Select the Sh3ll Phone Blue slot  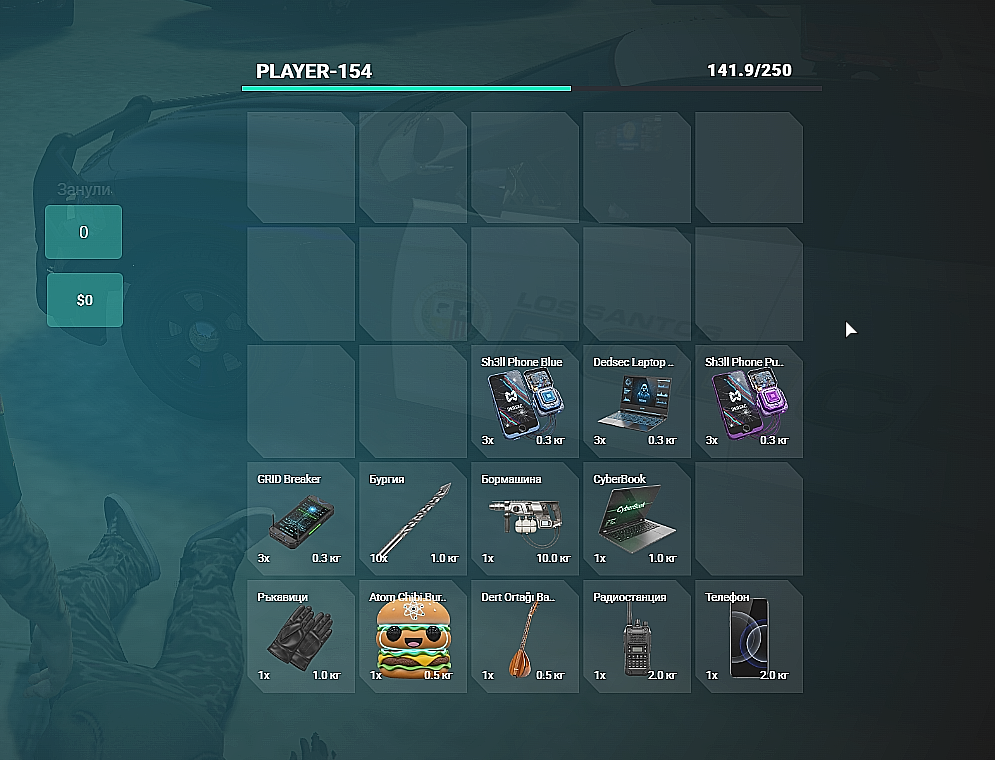click(x=524, y=401)
